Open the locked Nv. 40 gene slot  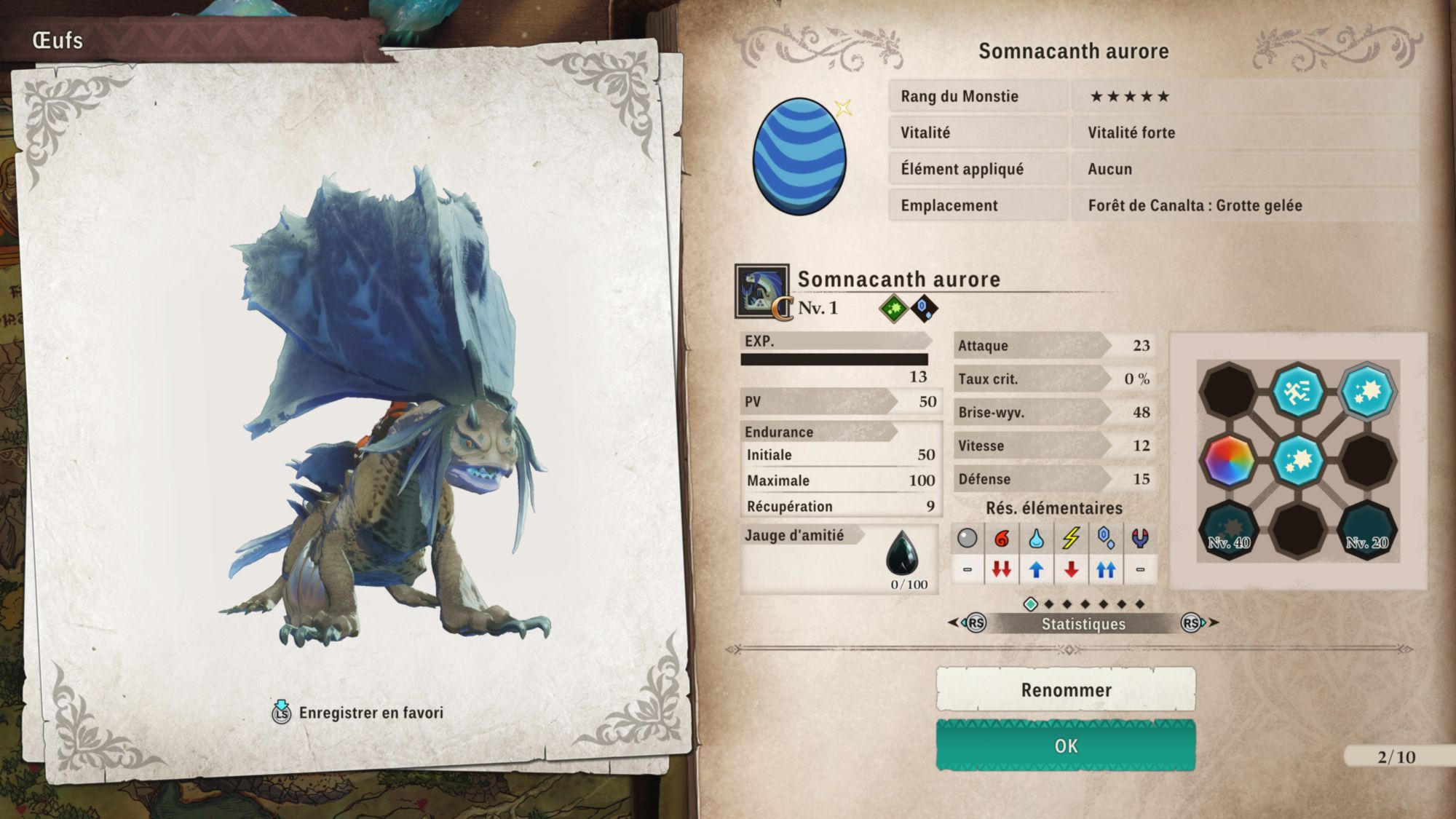point(1229,531)
